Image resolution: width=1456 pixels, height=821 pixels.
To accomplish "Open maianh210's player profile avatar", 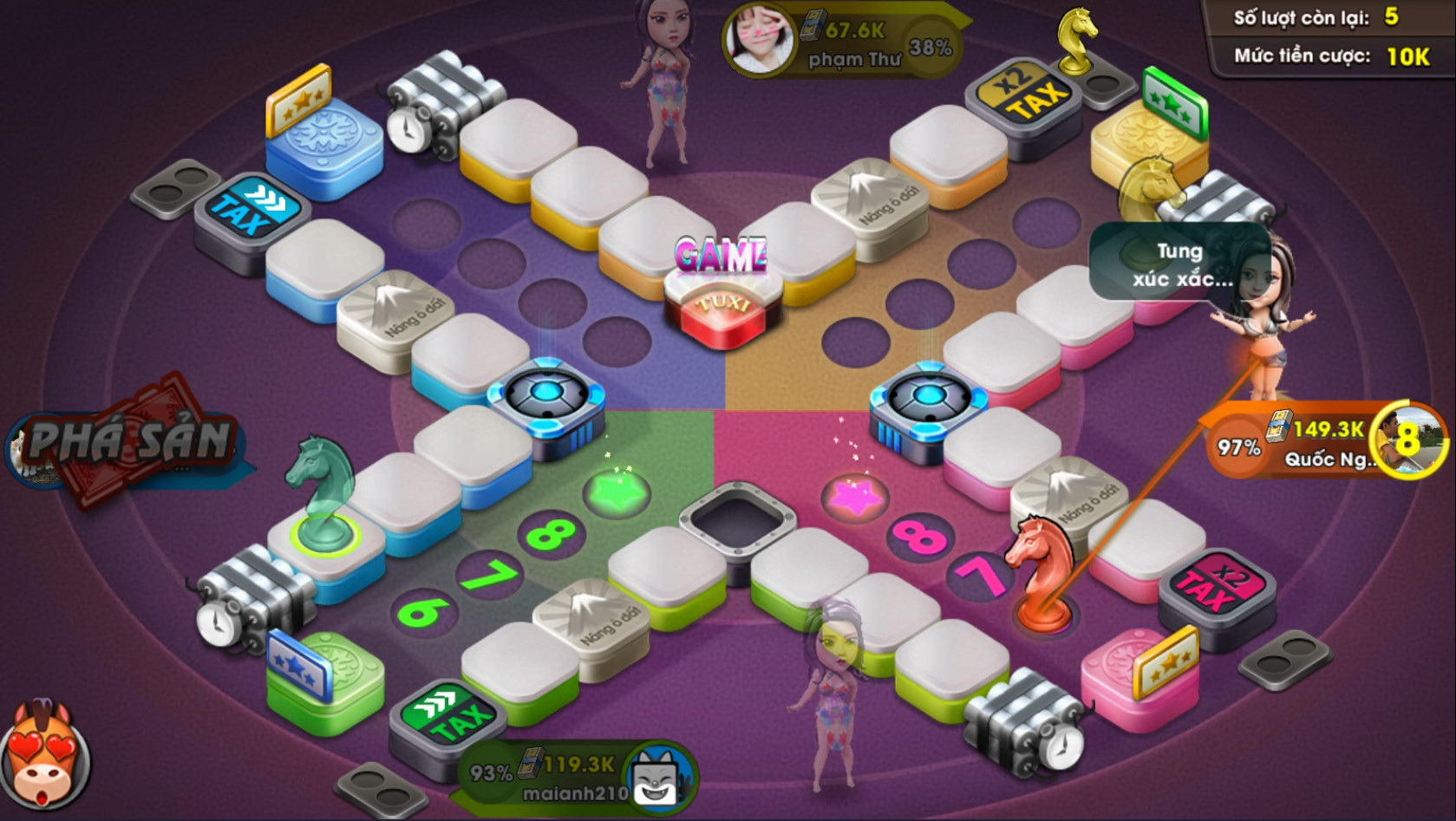I will (x=661, y=774).
